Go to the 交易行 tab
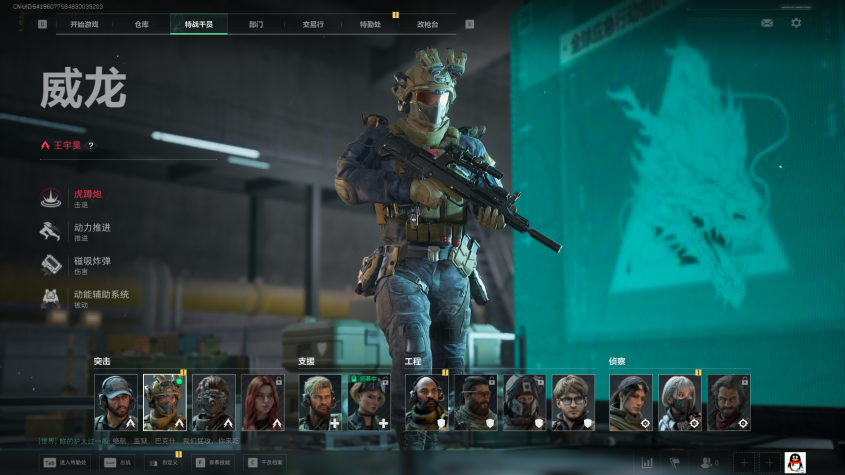 (313, 24)
